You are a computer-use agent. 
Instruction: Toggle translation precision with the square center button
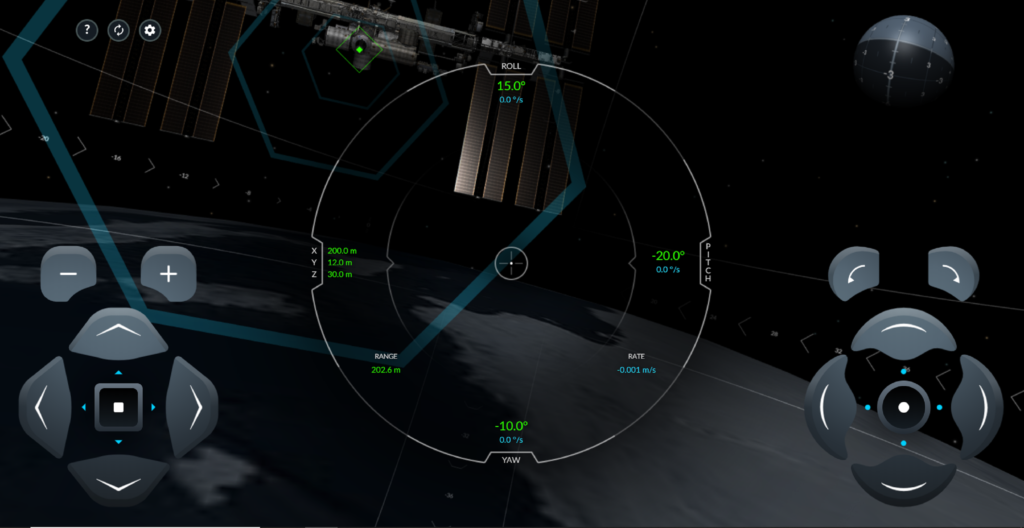(x=118, y=407)
